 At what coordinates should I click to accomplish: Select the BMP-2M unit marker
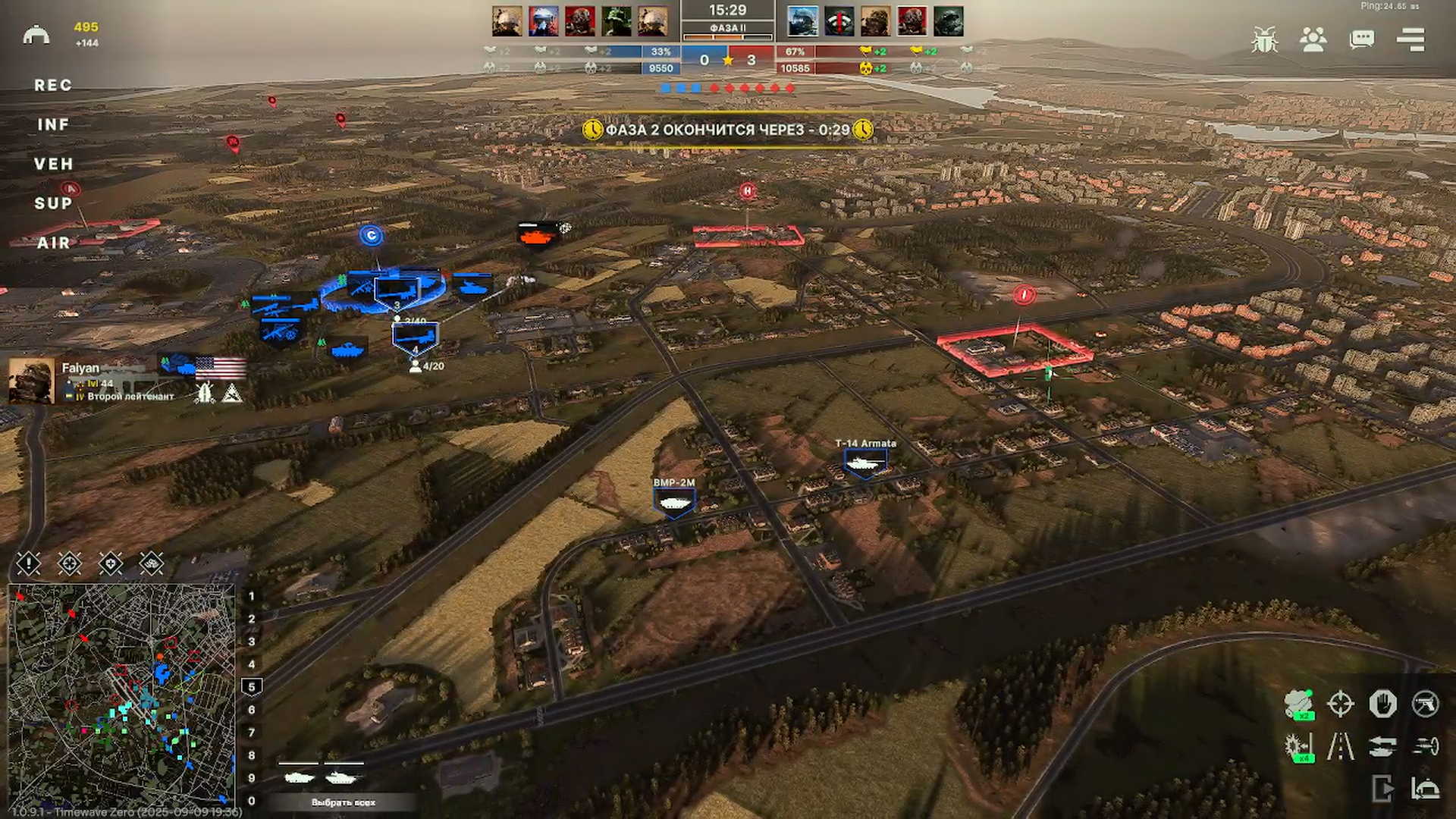pyautogui.click(x=673, y=502)
